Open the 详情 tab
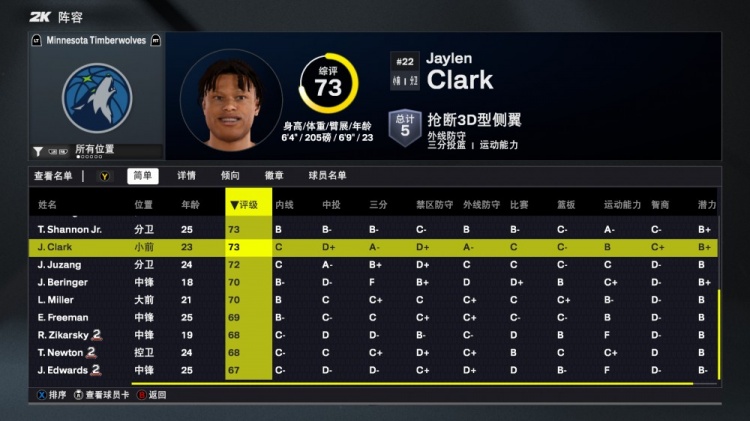 tap(187, 176)
